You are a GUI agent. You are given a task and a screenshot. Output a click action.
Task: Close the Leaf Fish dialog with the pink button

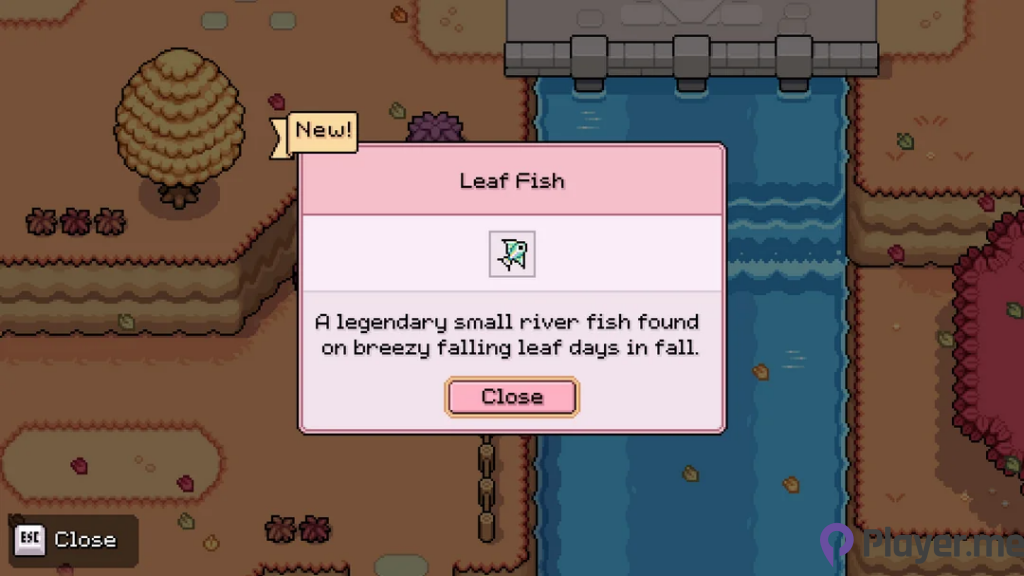512,397
